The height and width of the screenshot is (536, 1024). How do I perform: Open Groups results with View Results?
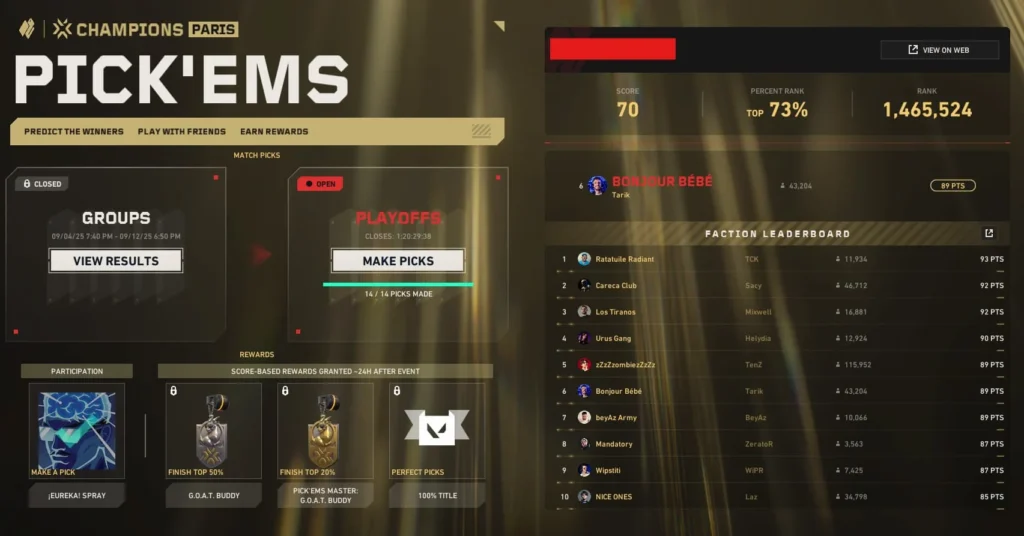tap(115, 261)
